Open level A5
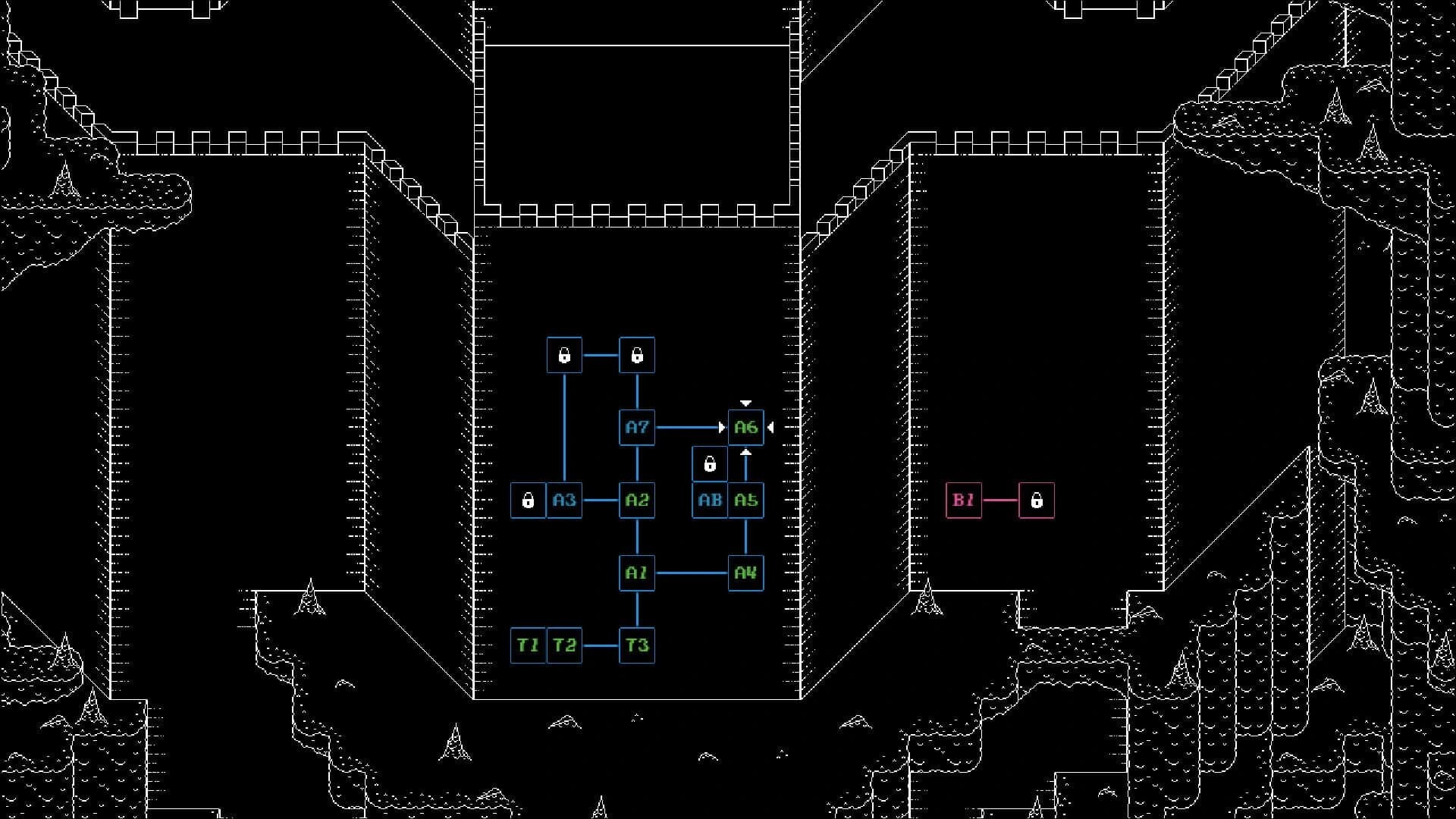 (x=746, y=500)
